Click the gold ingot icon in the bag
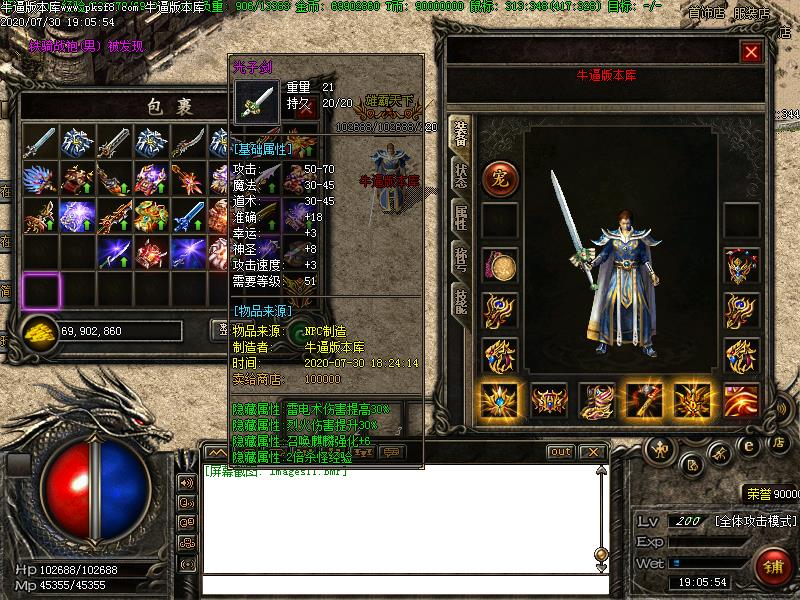Viewport: 800px width, 600px height. [x=39, y=331]
